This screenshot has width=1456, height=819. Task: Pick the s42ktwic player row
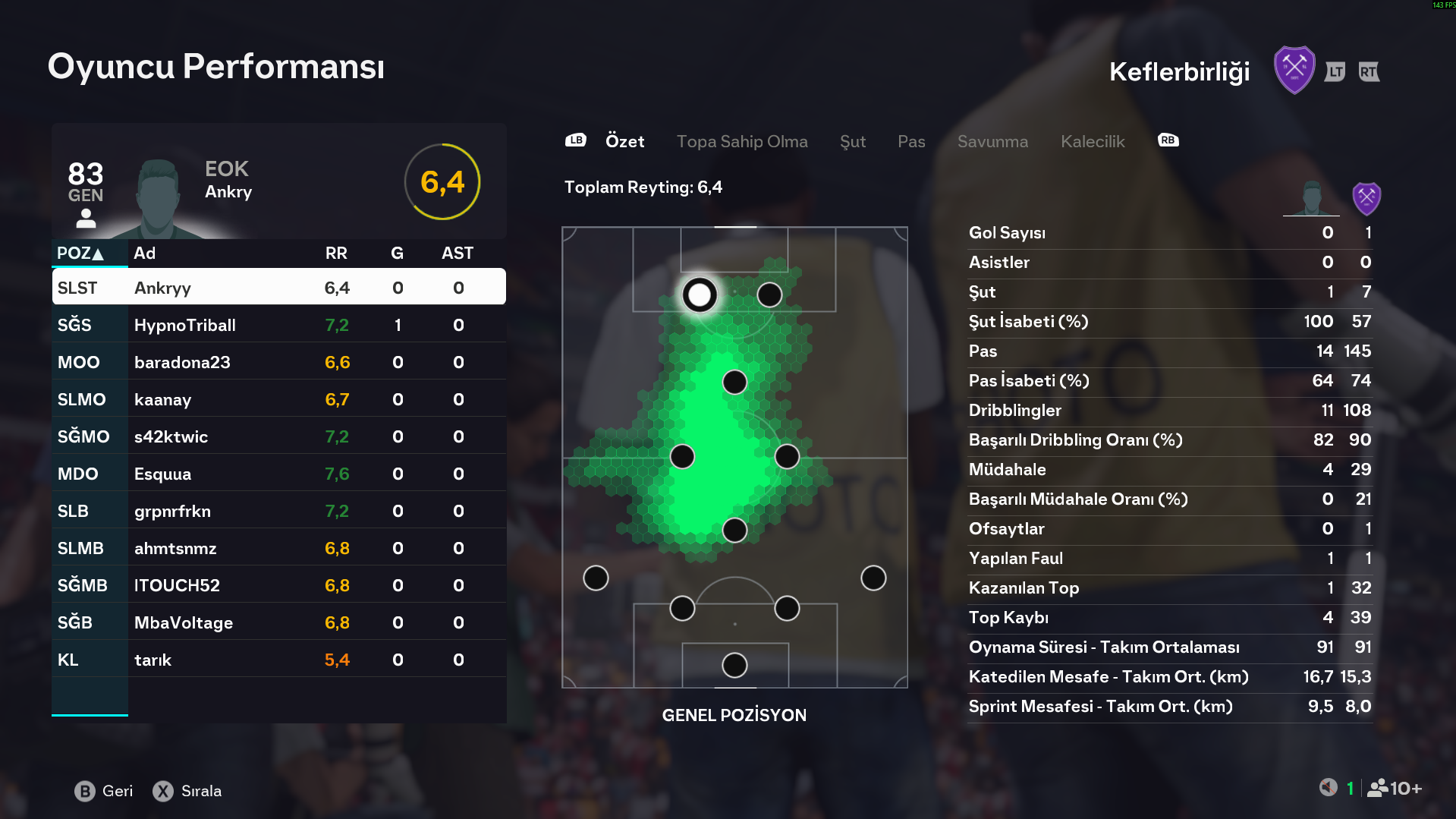[278, 436]
